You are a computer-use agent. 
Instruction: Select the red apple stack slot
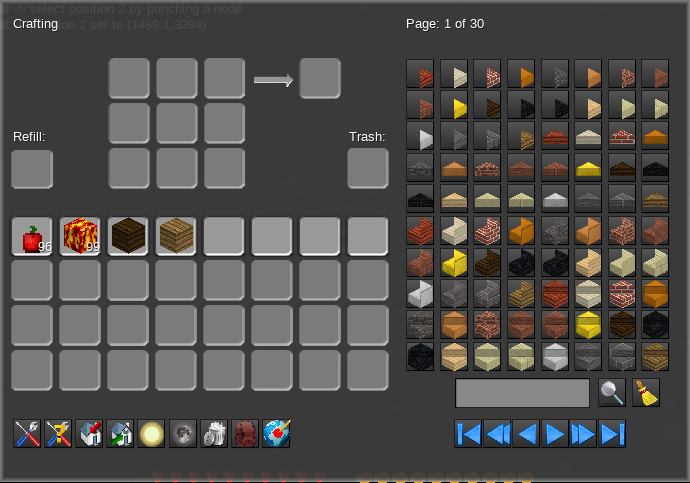point(32,236)
